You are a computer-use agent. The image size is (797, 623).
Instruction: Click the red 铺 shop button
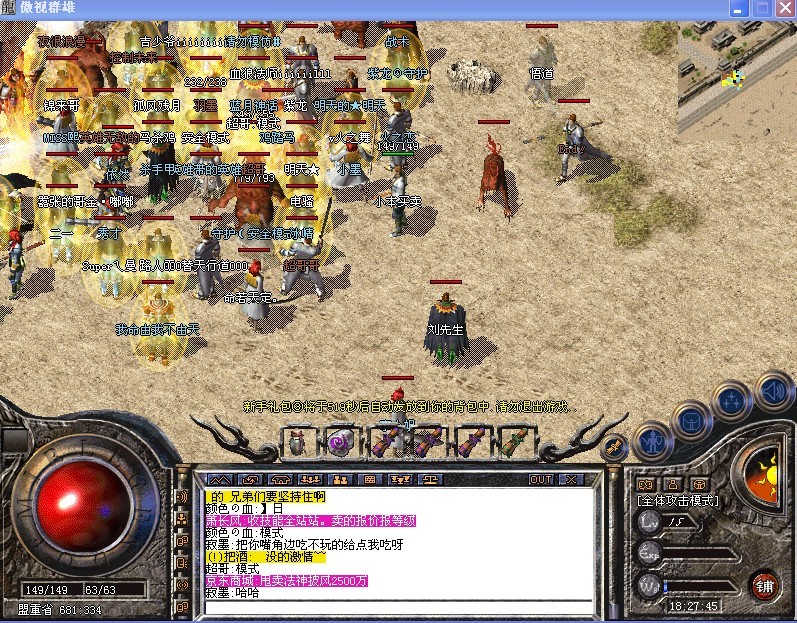764,584
